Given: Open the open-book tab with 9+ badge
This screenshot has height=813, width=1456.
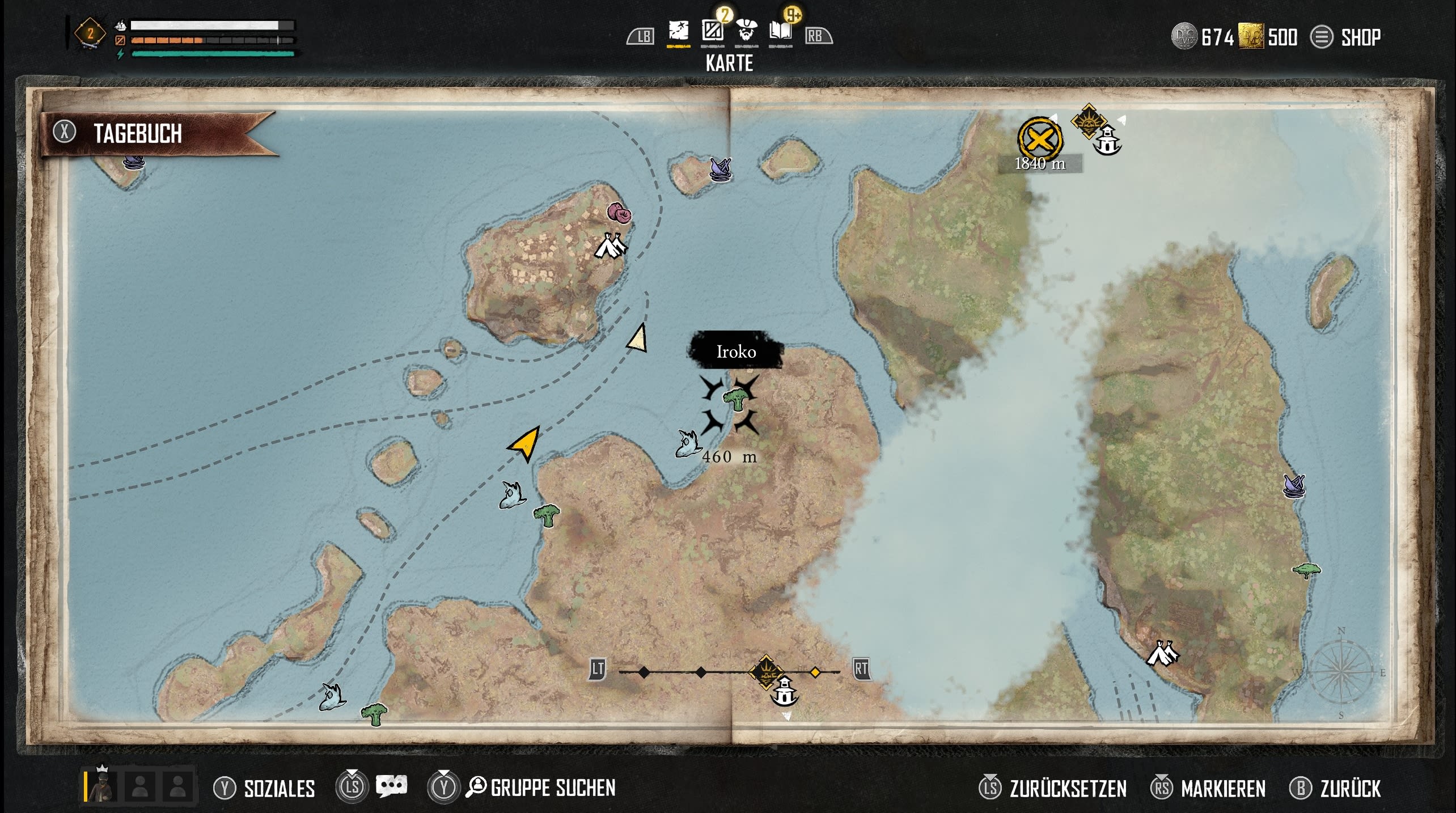Looking at the screenshot, I should point(780,31).
